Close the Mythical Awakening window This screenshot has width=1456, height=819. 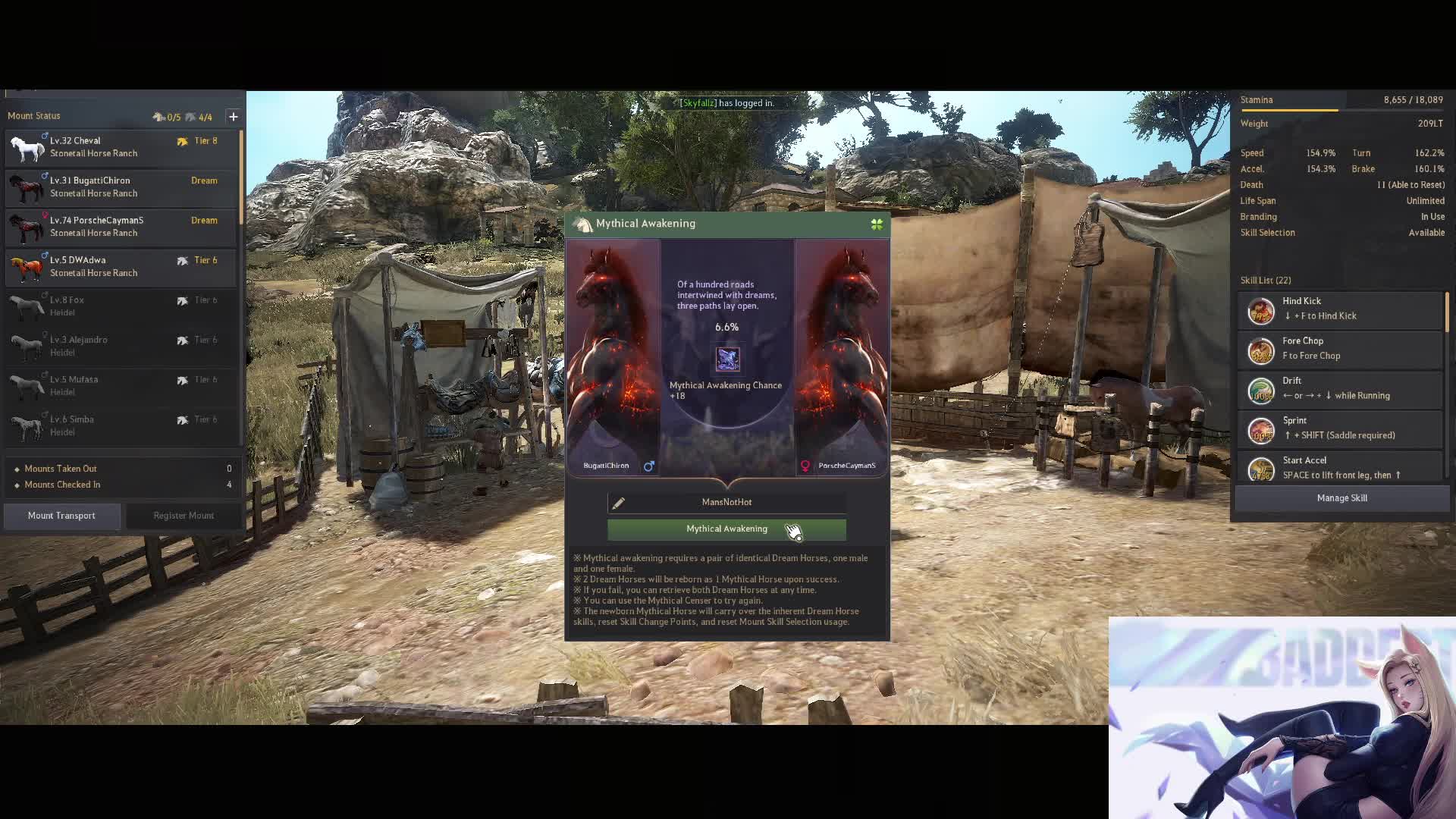[877, 224]
